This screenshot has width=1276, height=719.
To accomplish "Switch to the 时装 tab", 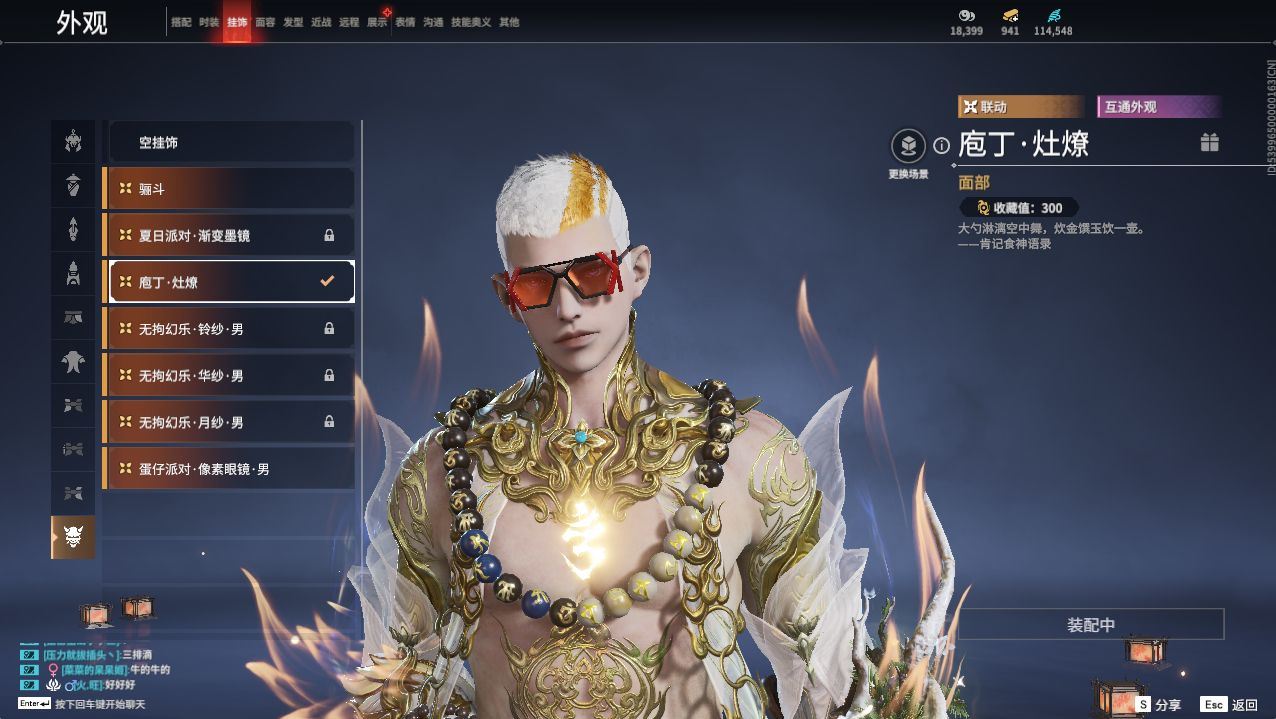I will coord(209,22).
